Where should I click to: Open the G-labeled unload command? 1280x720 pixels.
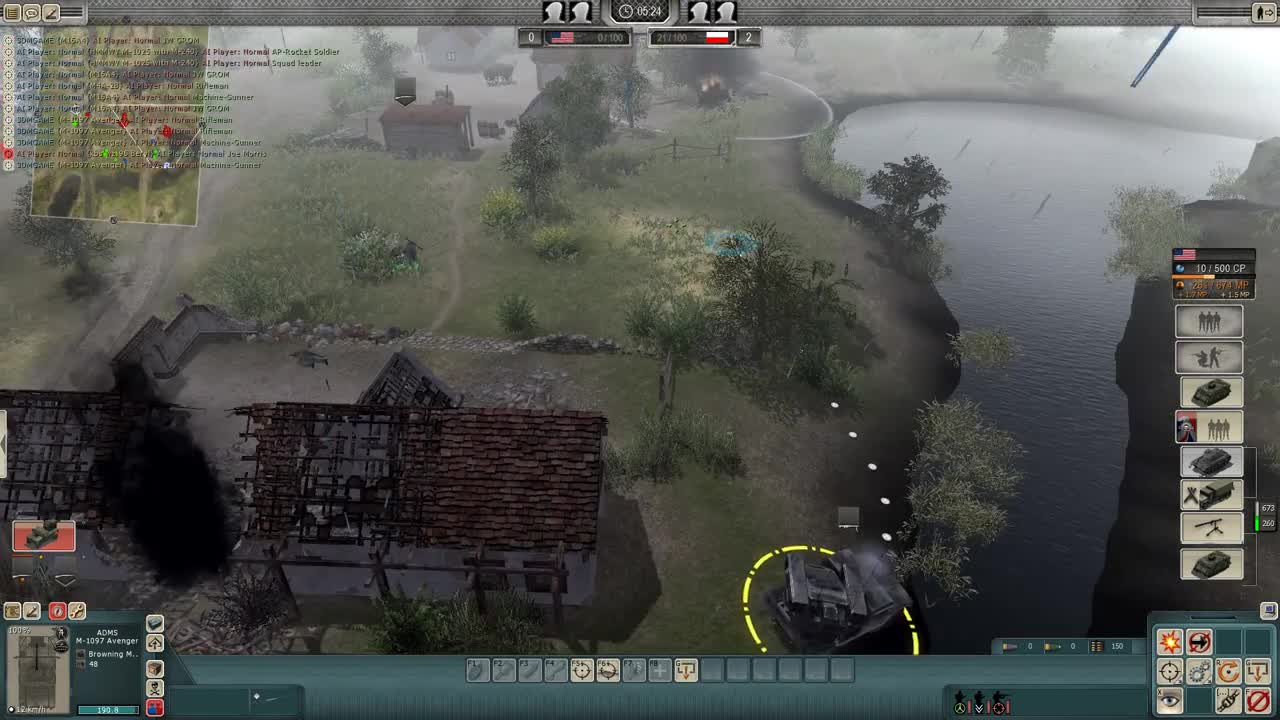(x=1258, y=671)
